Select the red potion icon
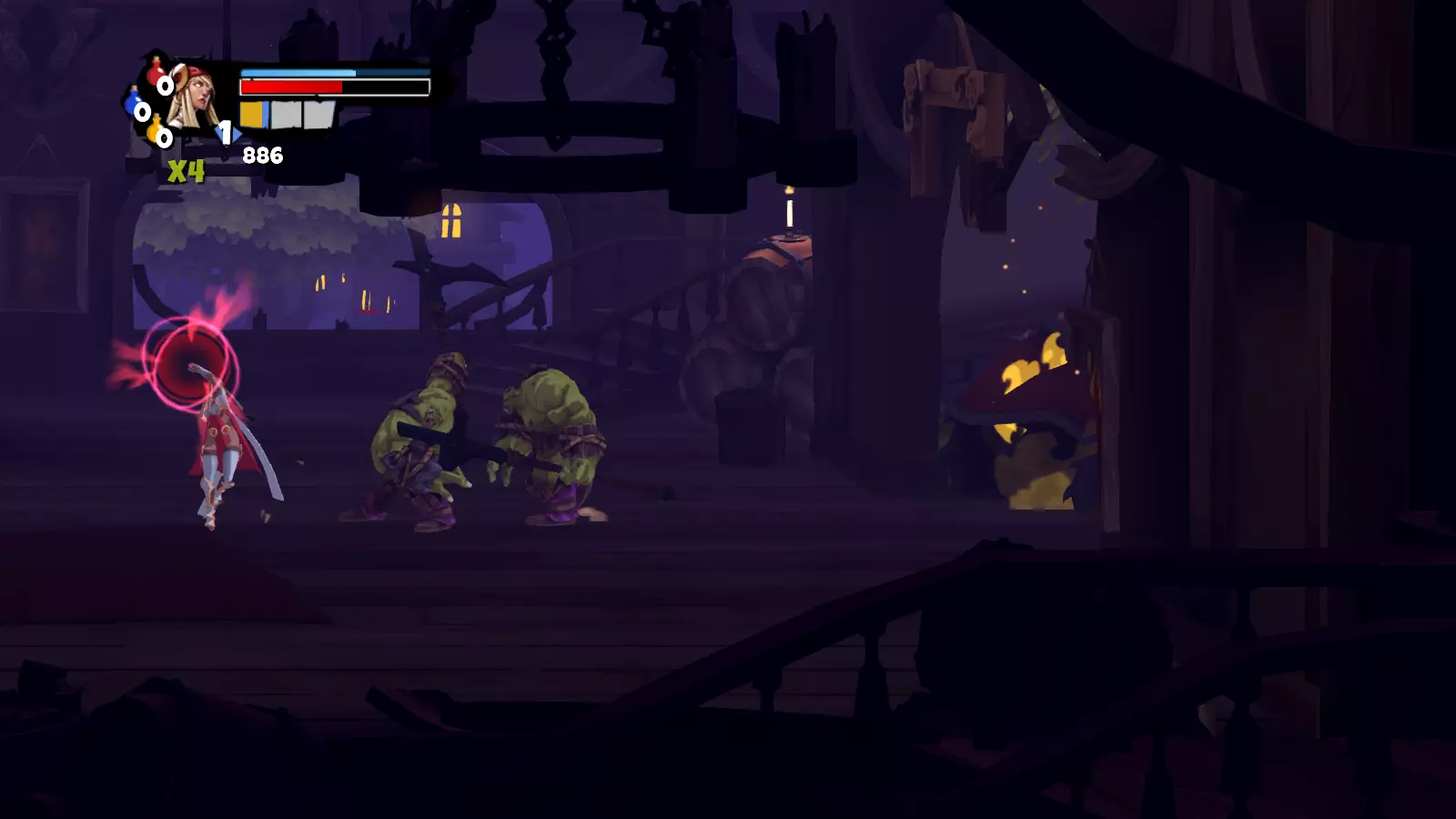Image resolution: width=1456 pixels, height=819 pixels. pyautogui.click(x=156, y=72)
